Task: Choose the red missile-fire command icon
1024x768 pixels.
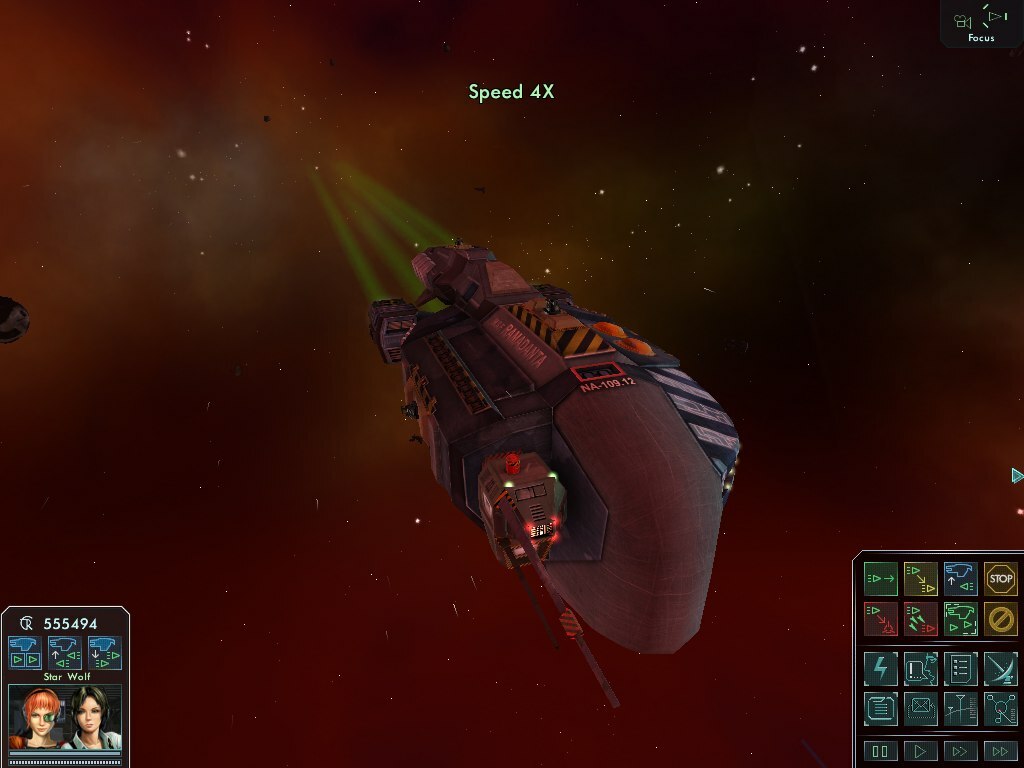Action: [920, 618]
